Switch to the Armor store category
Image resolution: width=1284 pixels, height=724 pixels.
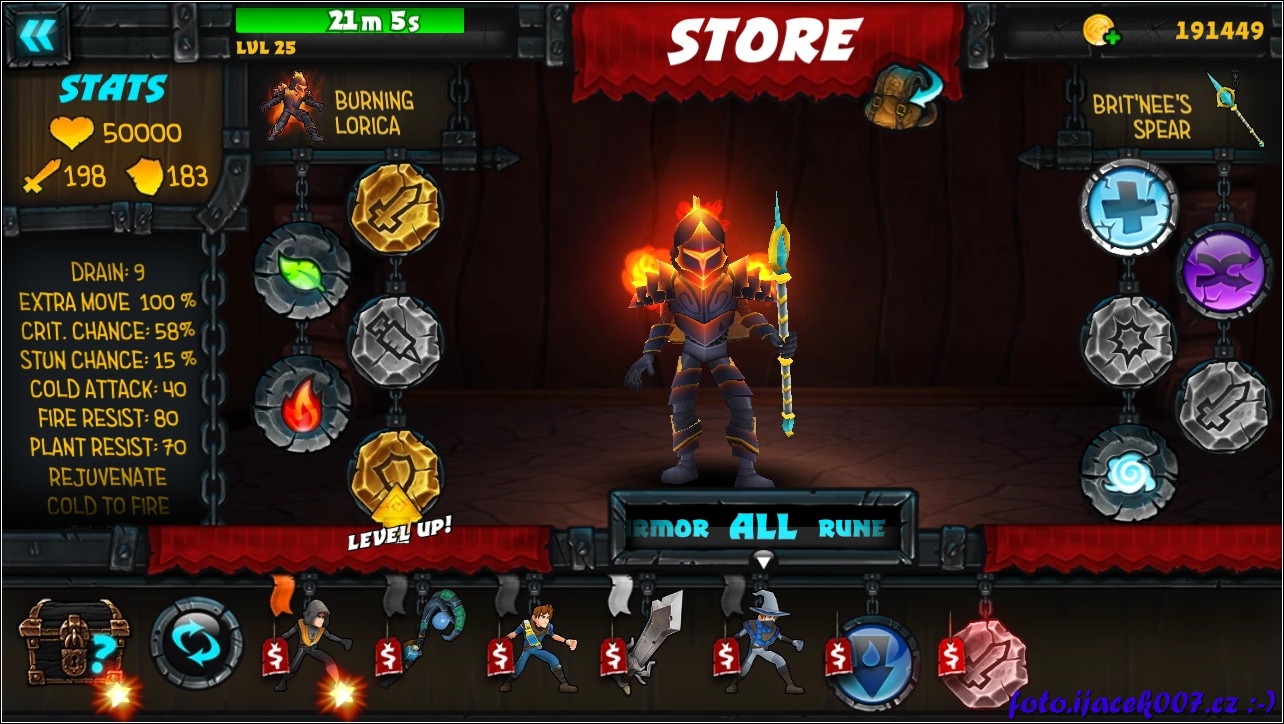pos(670,528)
